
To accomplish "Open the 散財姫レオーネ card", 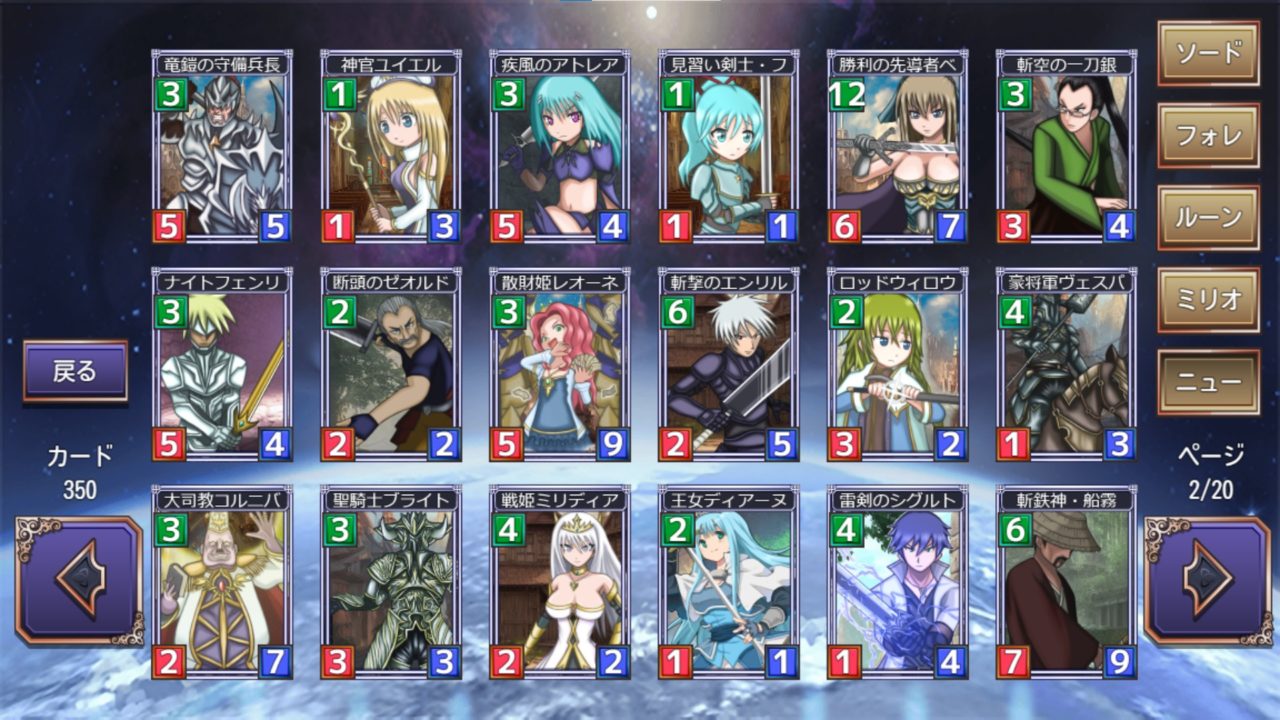I will tap(560, 365).
